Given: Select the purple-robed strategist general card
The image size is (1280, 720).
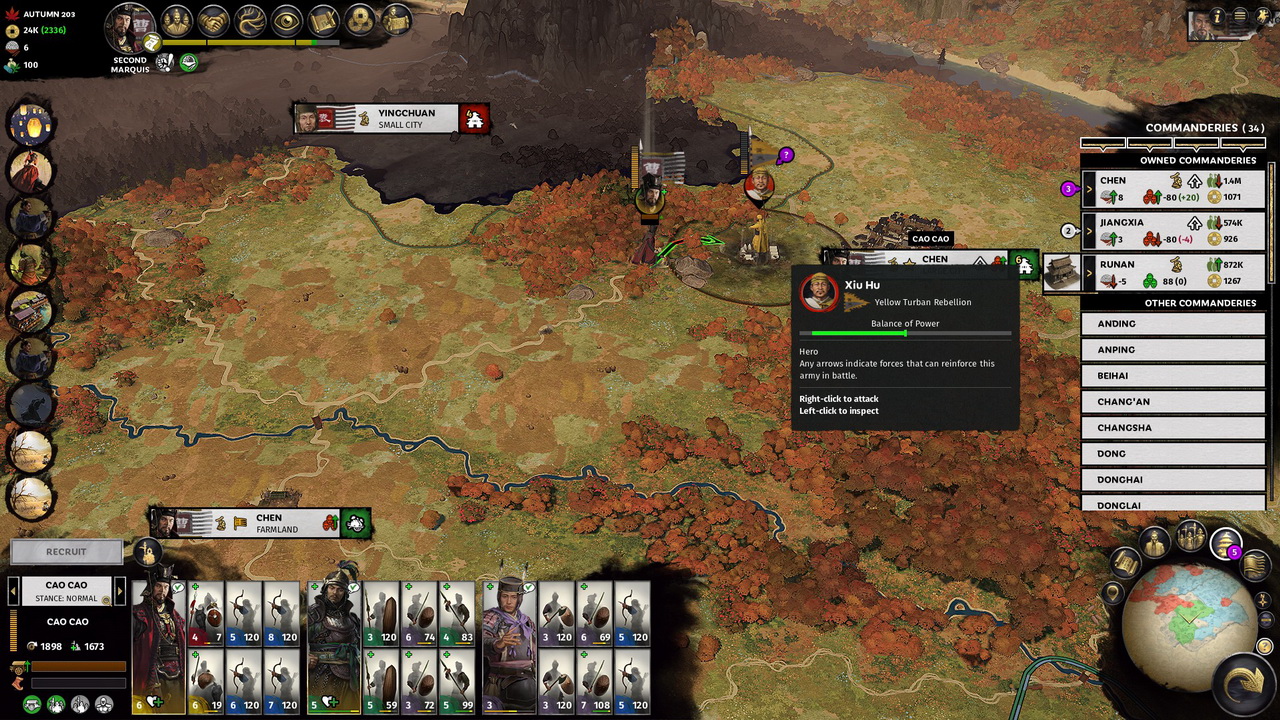Looking at the screenshot, I should coord(509,648).
